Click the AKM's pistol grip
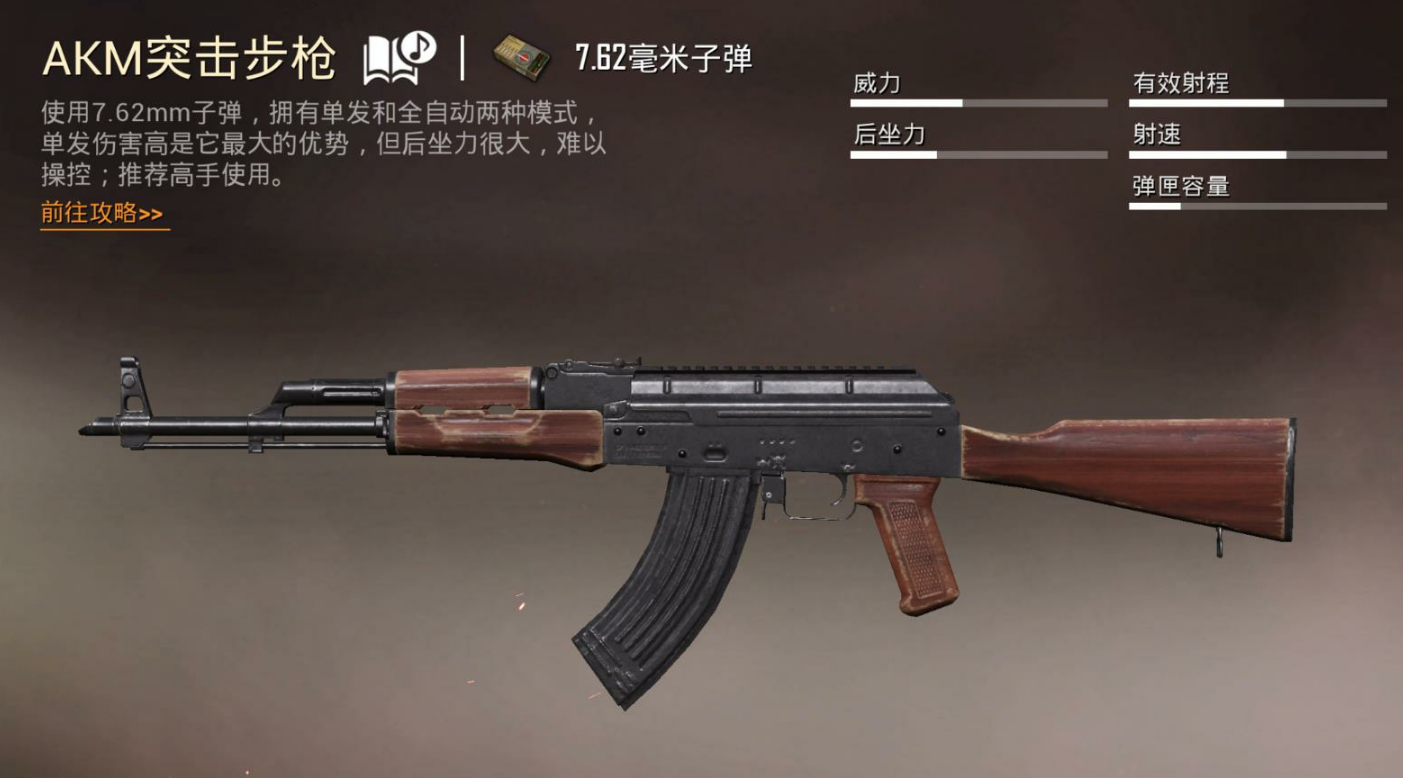 (x=910, y=540)
